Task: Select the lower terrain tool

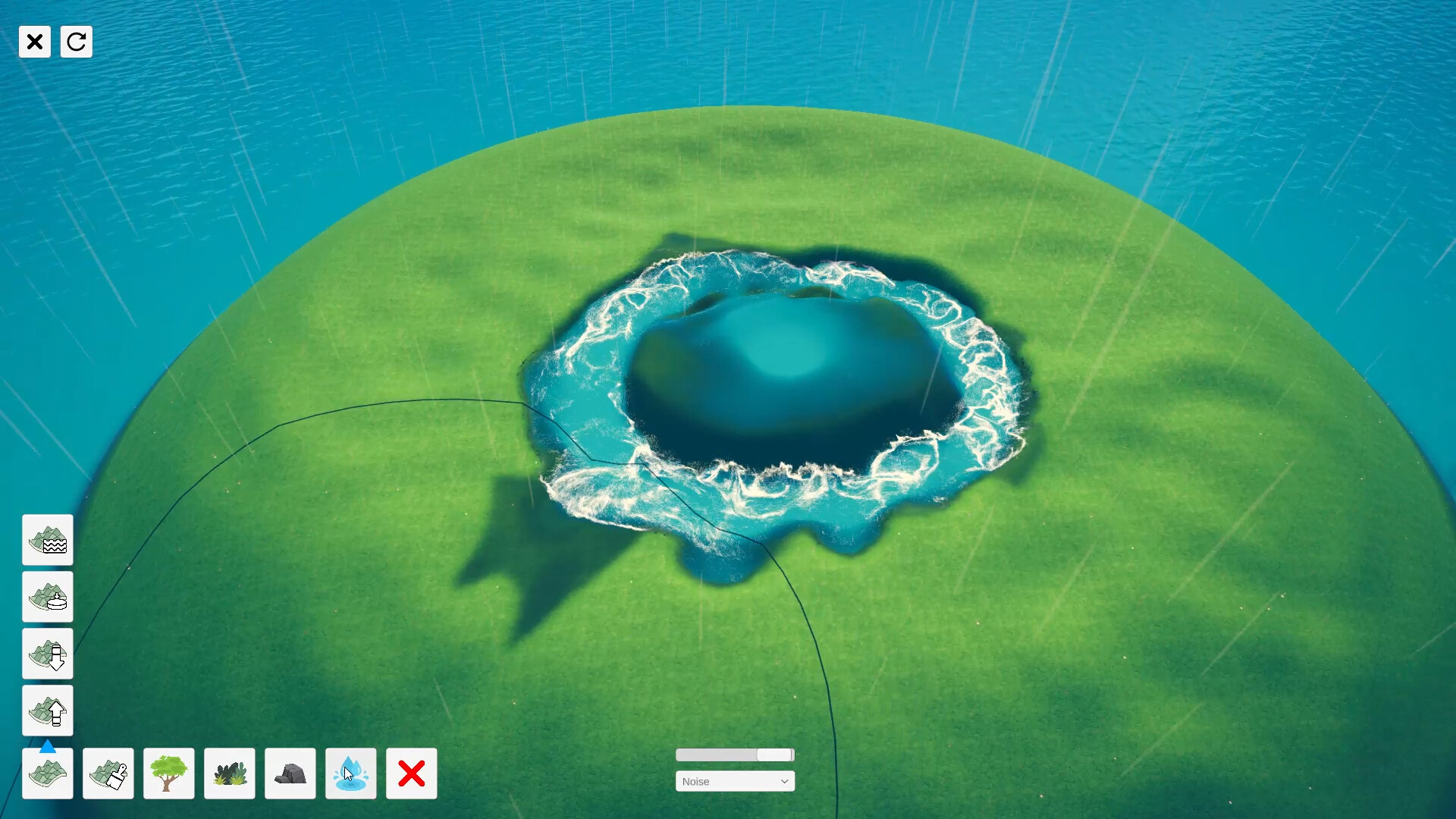Action: coord(48,654)
